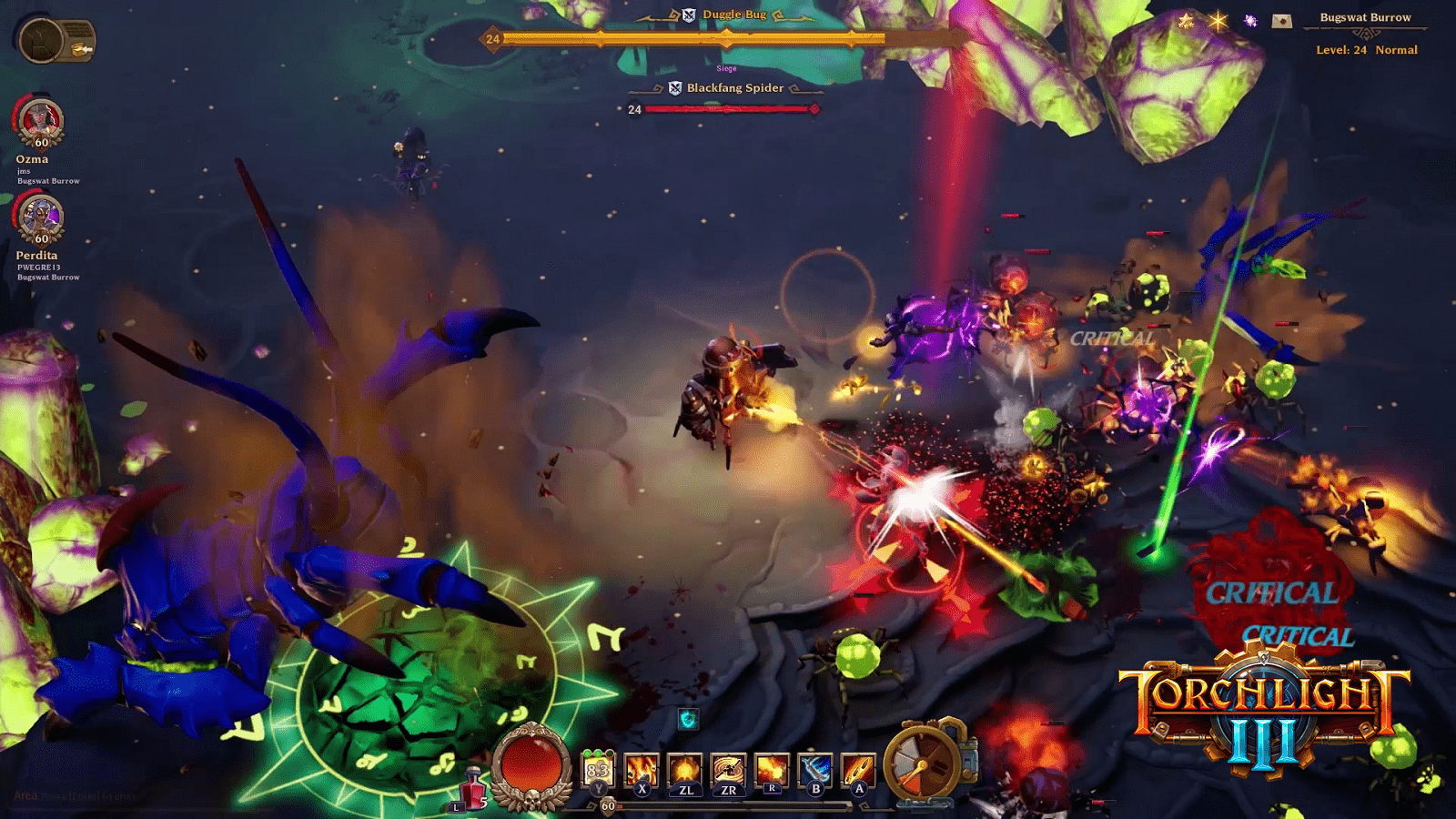This screenshot has height=819, width=1456.
Task: Inspect the purple orb status icon
Action: click(x=1250, y=21)
